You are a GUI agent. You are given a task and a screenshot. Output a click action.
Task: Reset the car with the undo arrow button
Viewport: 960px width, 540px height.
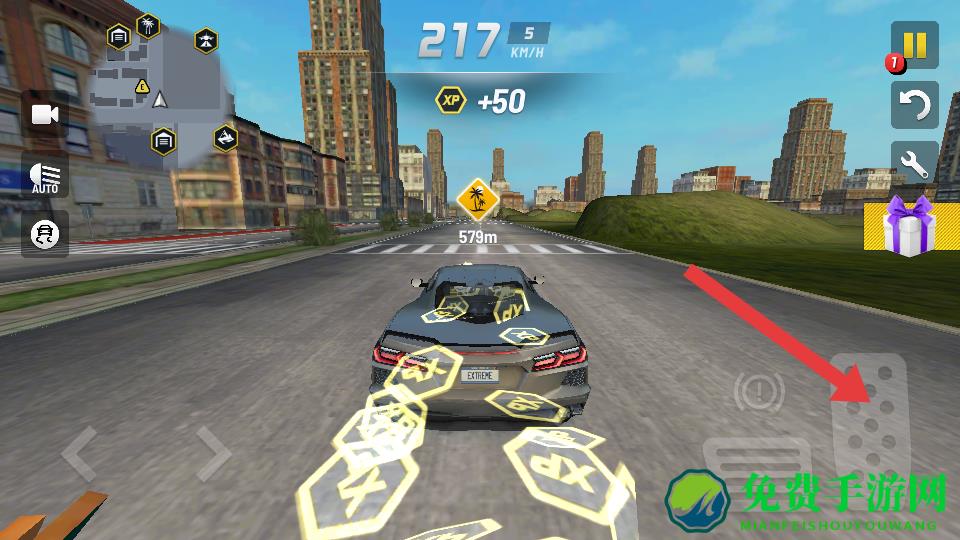[915, 104]
